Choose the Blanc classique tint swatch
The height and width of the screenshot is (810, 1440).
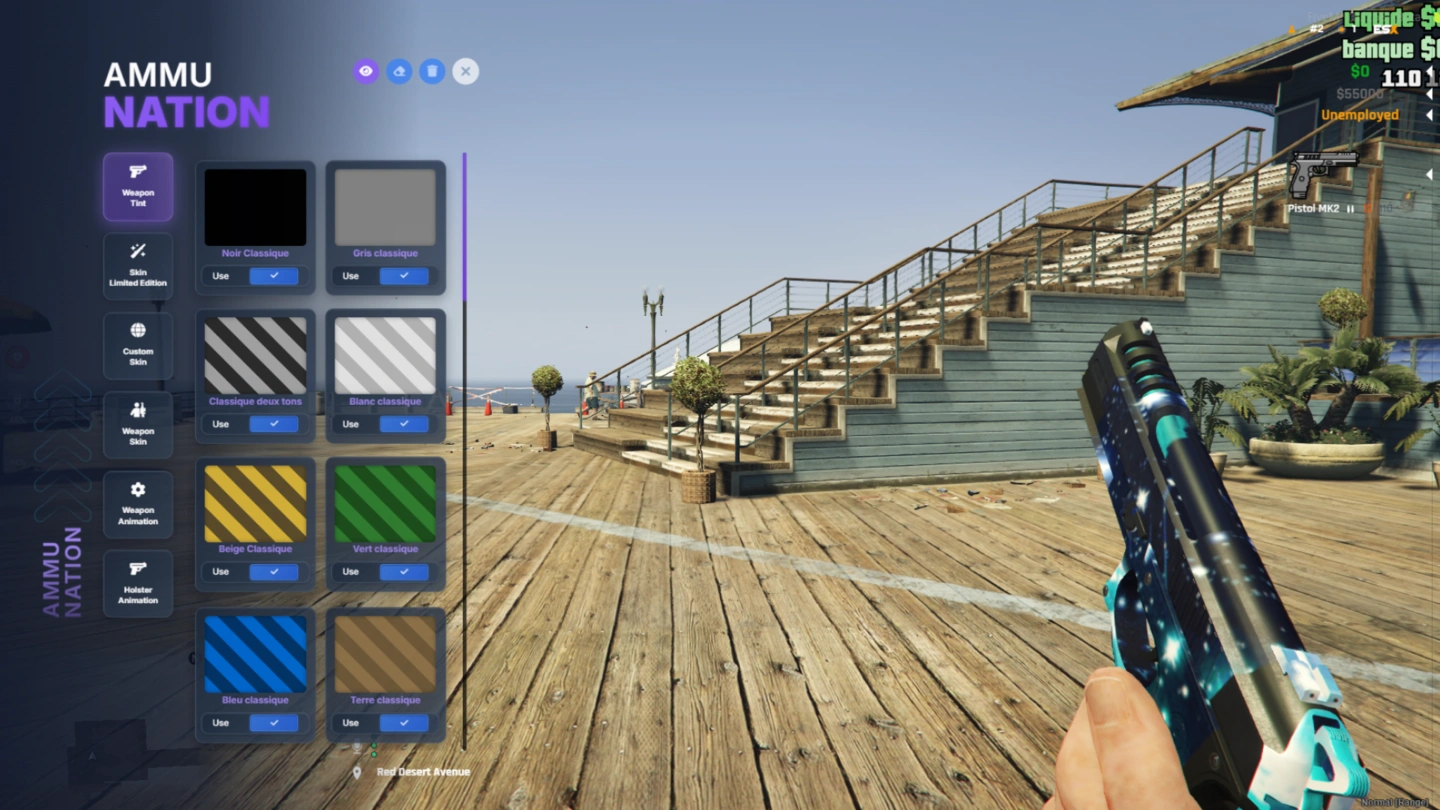coord(385,355)
